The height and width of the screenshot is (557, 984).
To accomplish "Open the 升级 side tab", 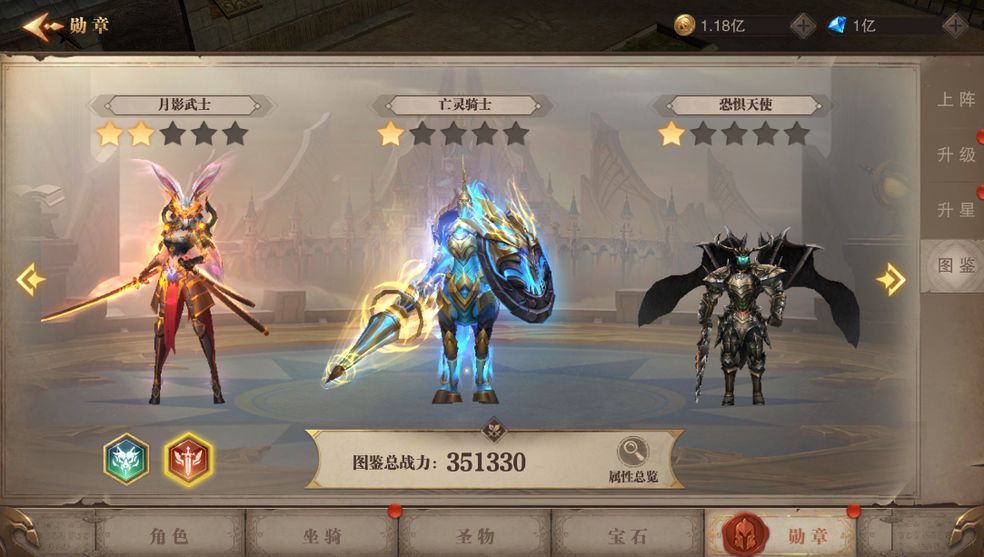I will point(955,155).
